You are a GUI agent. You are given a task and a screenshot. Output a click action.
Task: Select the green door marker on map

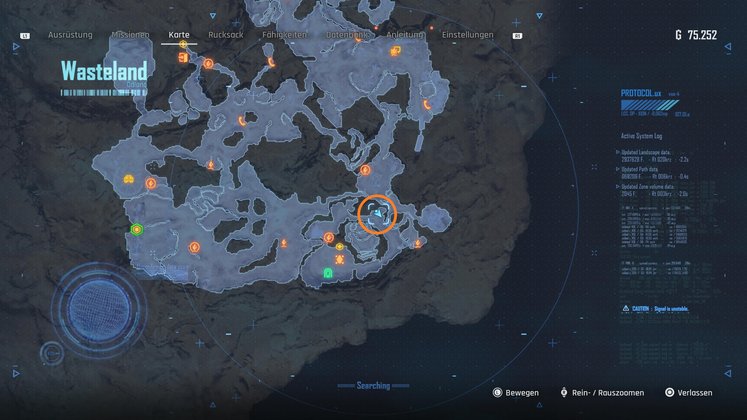[x=328, y=272]
